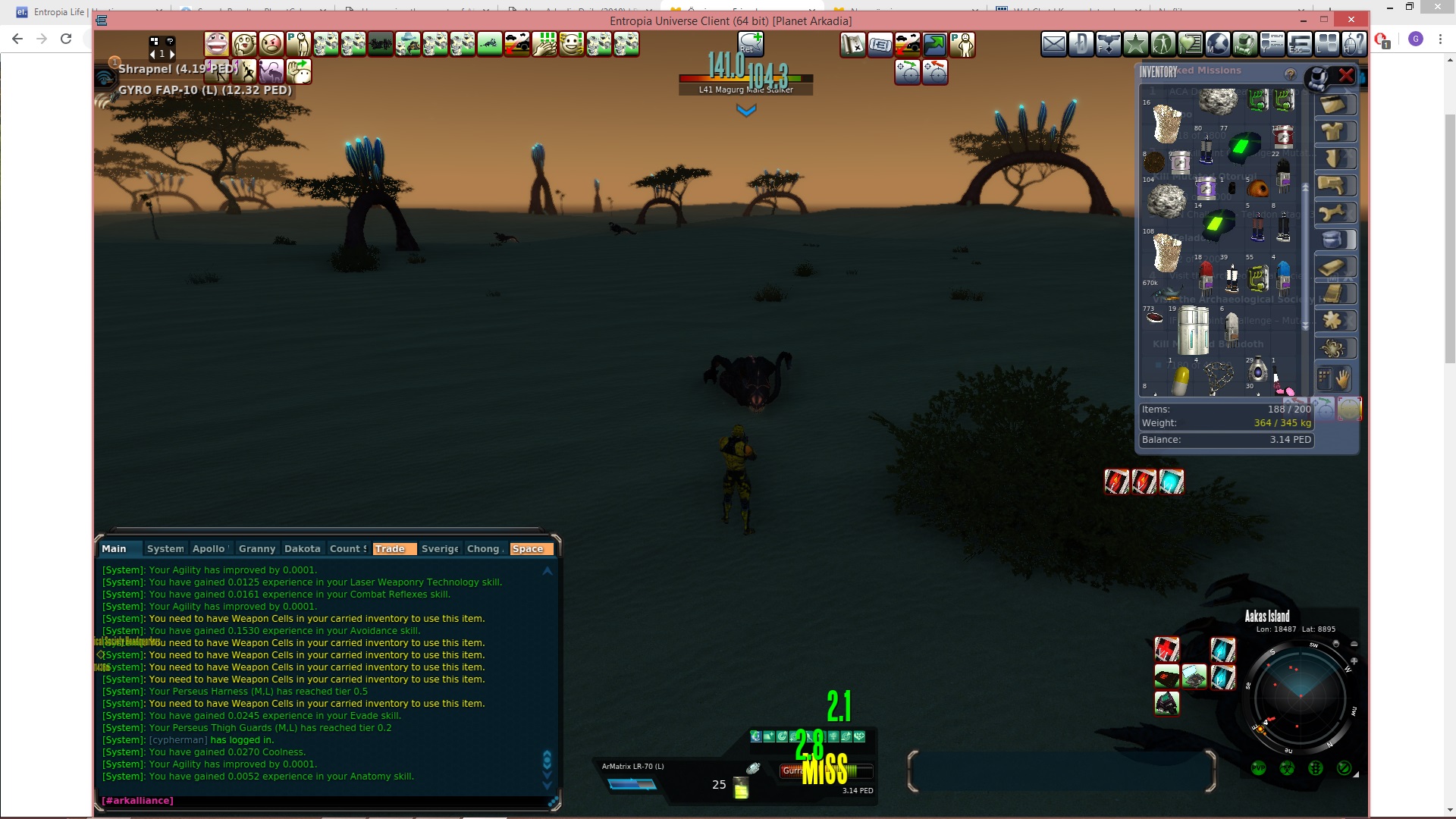Open the mouse help icon
Viewport: 1456px width, 819px height.
(1354, 45)
